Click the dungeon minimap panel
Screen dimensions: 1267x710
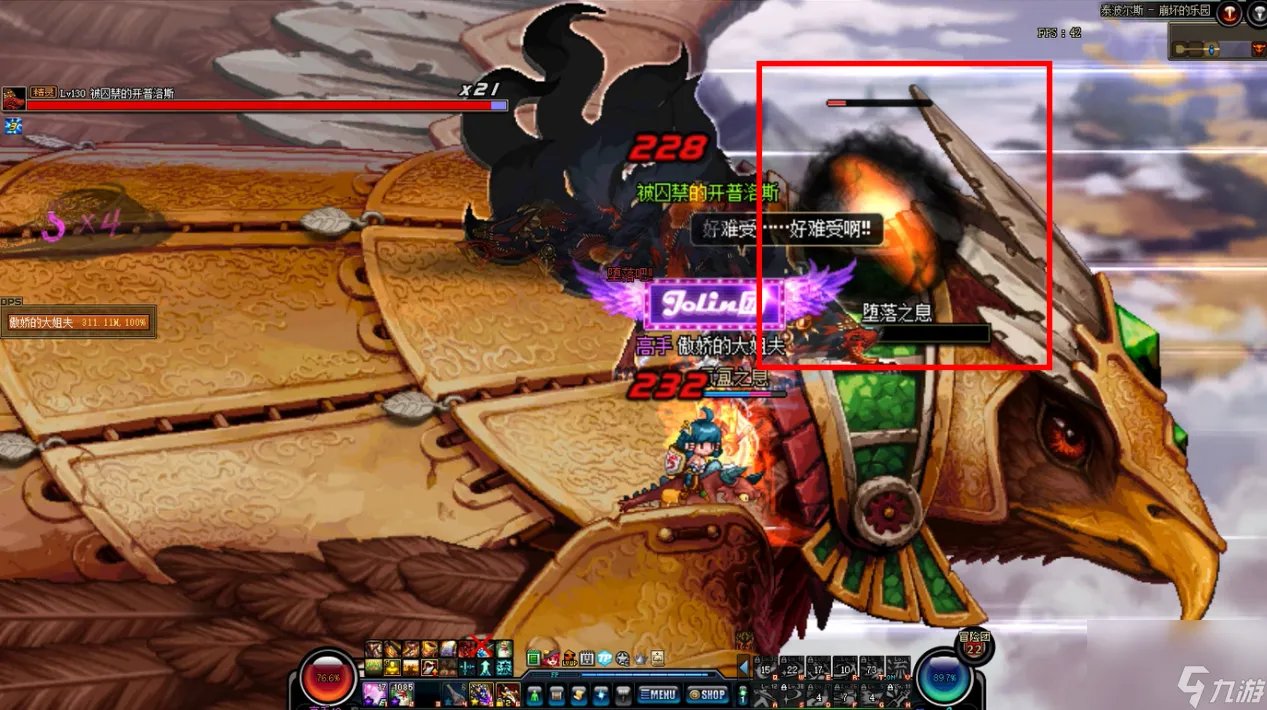coord(1214,44)
